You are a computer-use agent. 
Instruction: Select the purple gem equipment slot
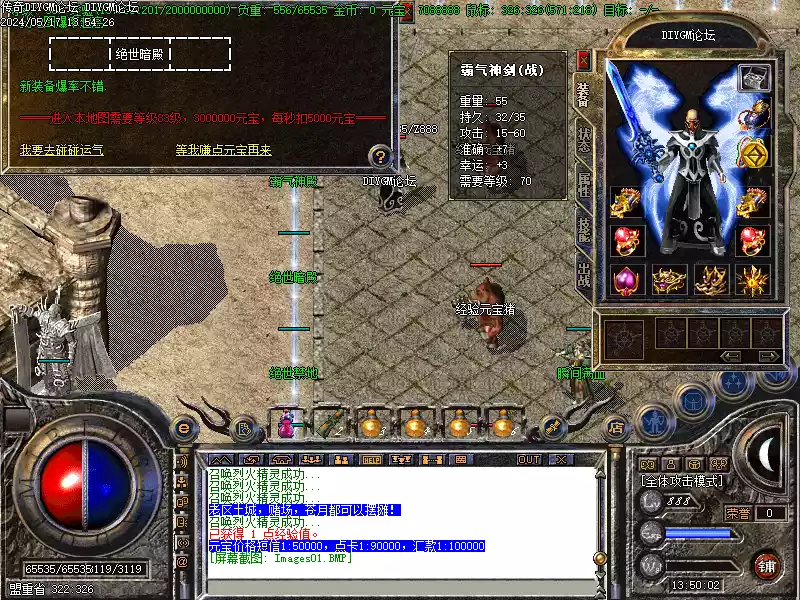coord(626,280)
